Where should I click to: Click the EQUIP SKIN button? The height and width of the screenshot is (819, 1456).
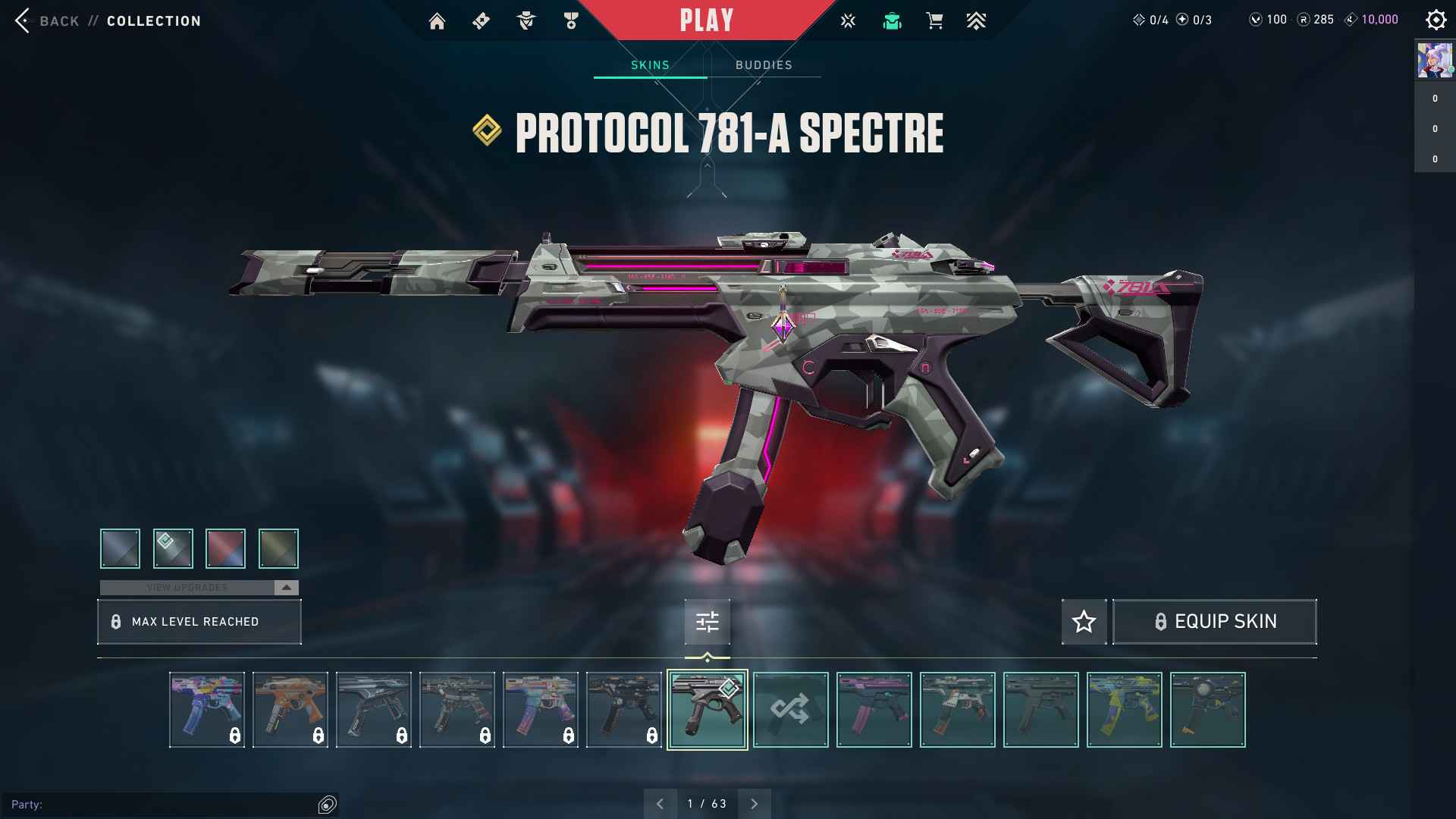[1214, 622]
